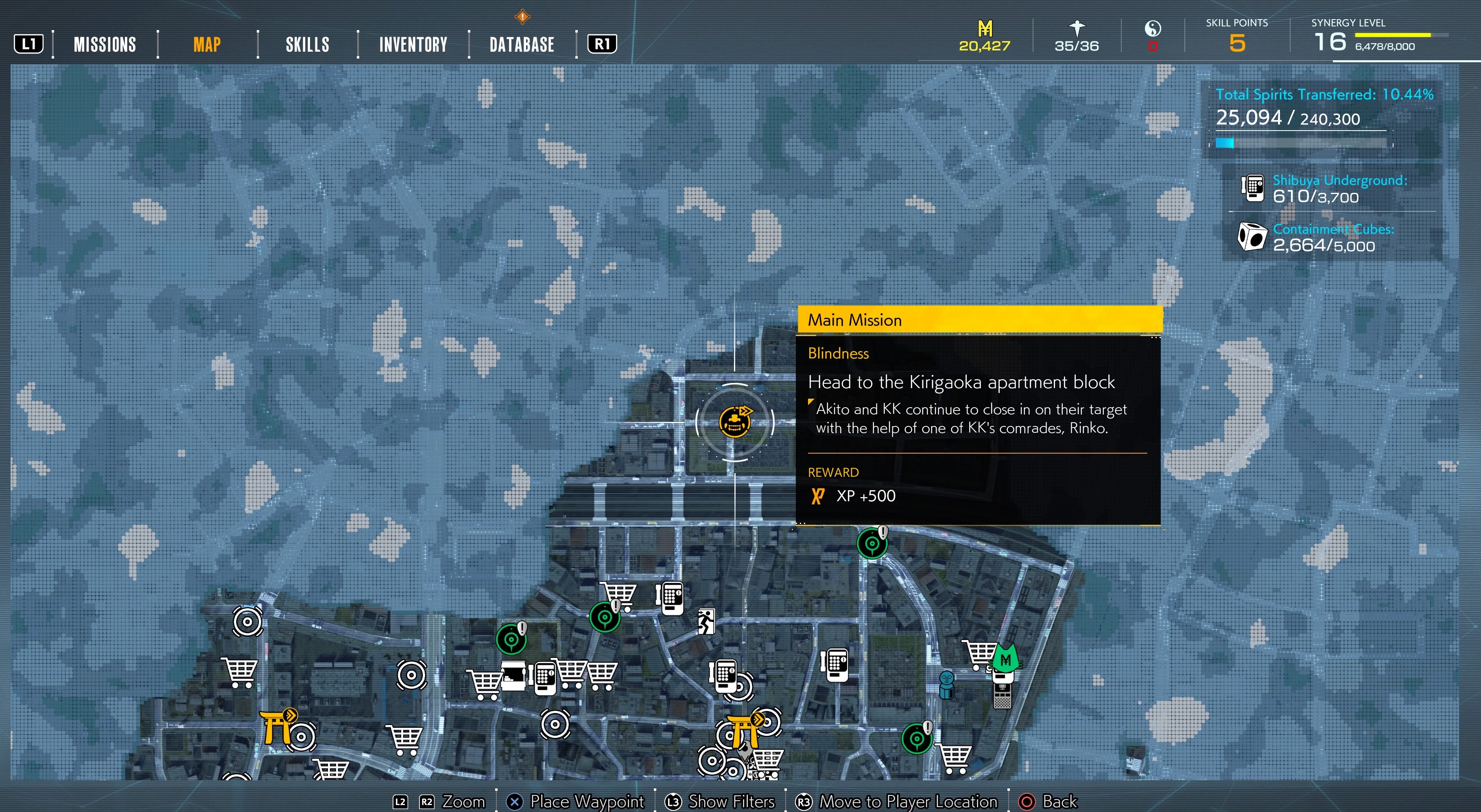
Task: Click the running figure exit marker
Action: coord(706,621)
